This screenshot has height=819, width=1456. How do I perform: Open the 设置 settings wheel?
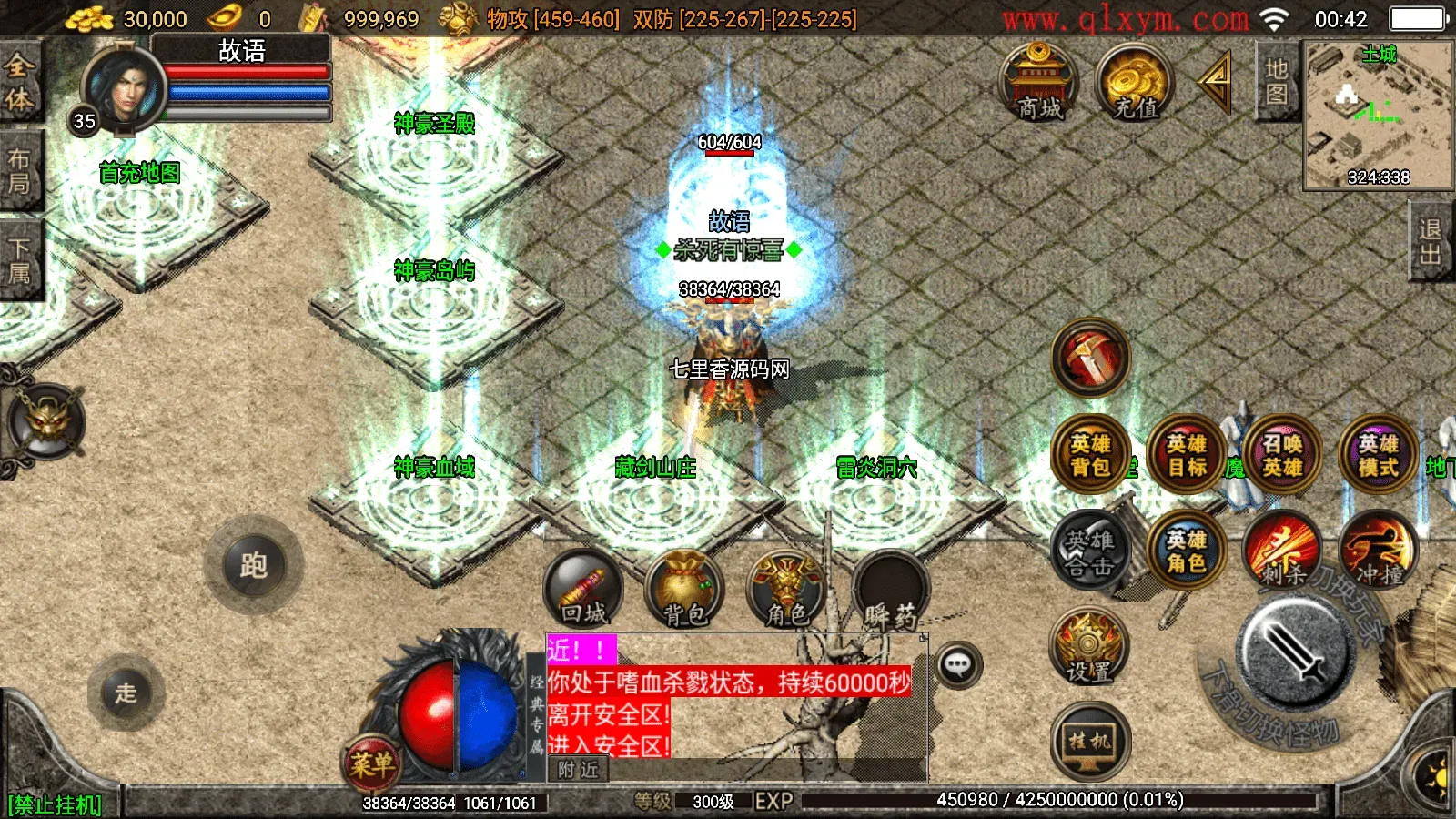pos(1088,648)
